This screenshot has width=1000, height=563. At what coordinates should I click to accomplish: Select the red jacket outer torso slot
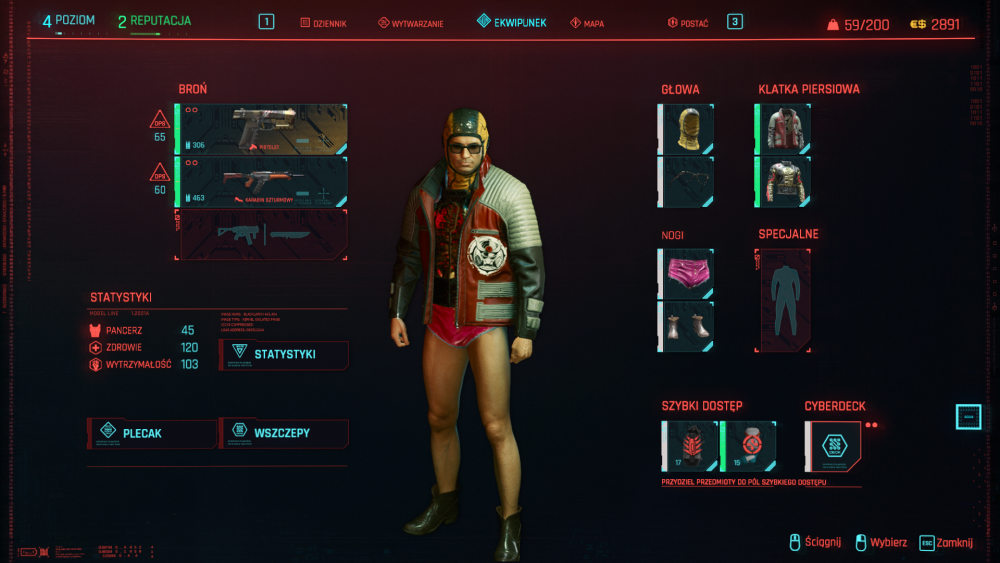(784, 129)
